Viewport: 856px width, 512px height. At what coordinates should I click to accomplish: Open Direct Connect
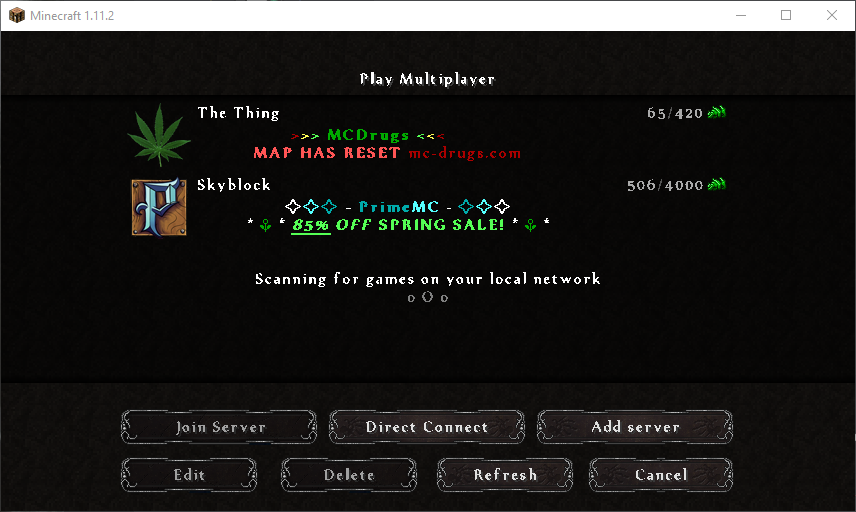click(x=427, y=427)
